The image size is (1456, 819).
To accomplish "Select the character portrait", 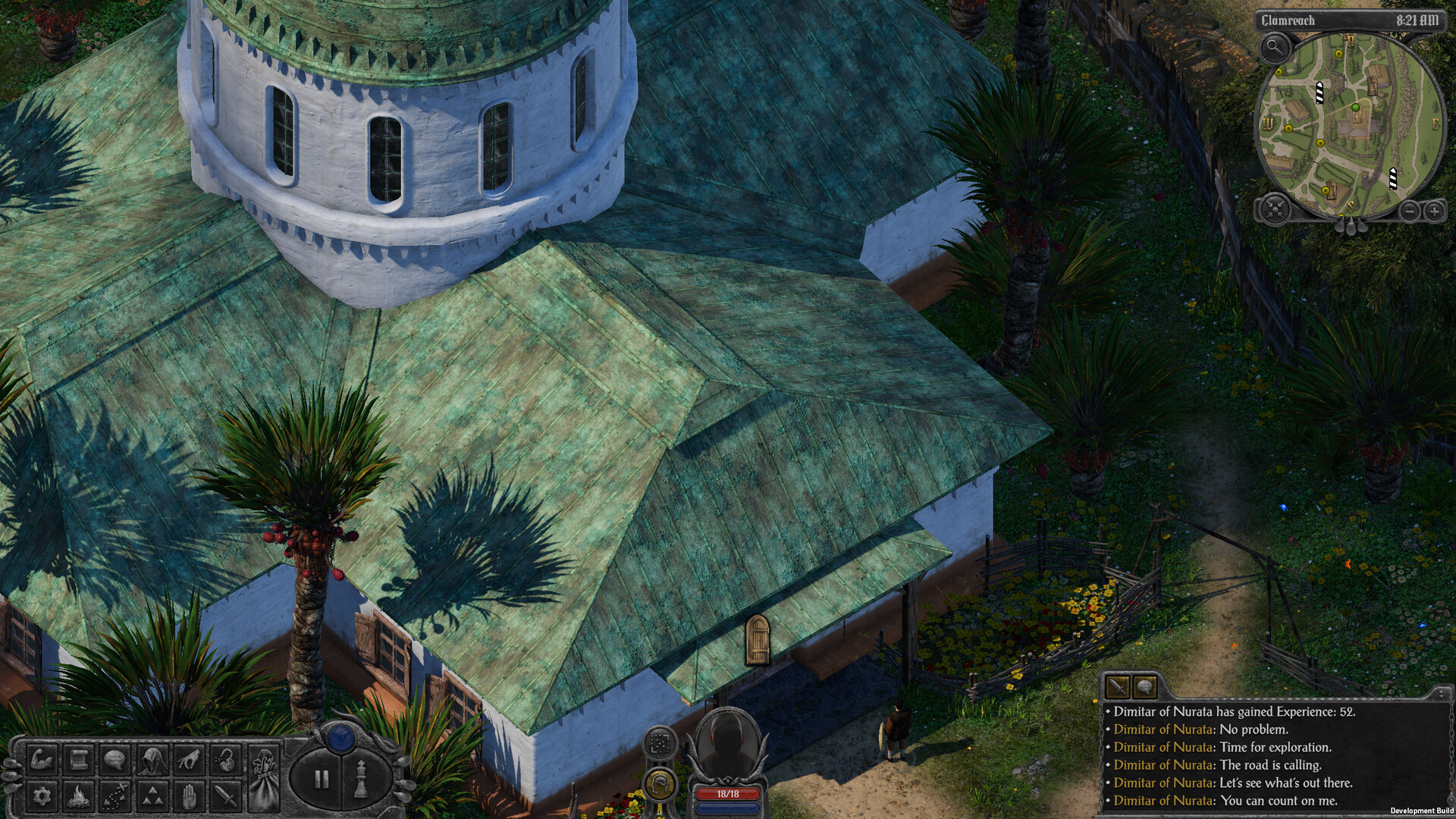I will 726,746.
